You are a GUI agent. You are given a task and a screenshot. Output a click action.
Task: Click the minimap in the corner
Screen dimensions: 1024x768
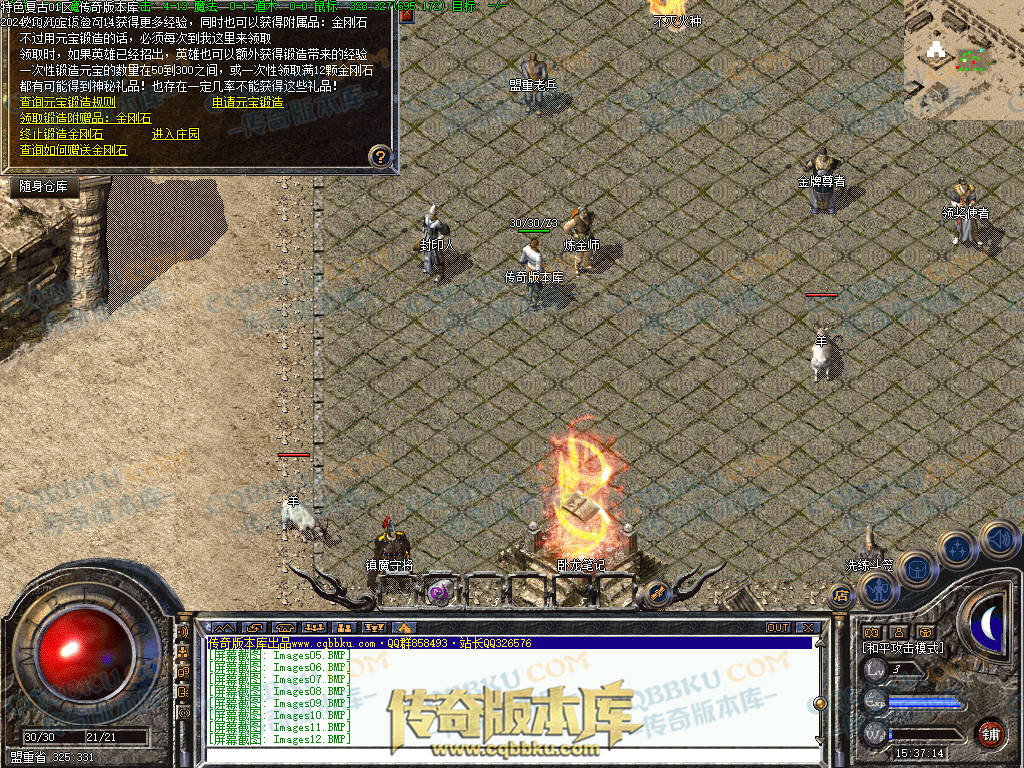(963, 59)
